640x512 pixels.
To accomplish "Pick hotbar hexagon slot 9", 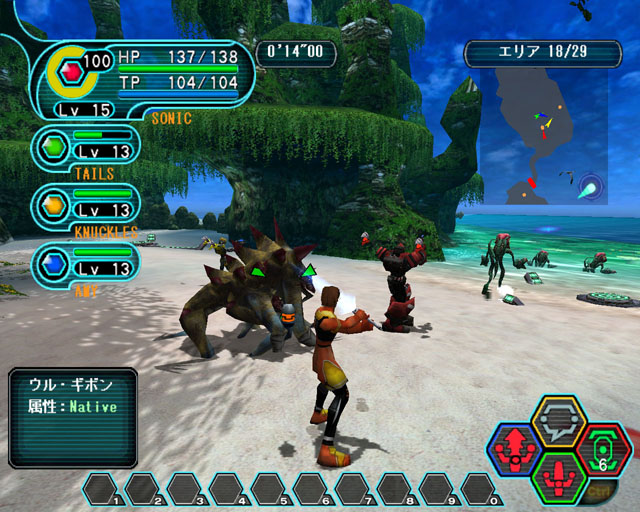I will 438,489.
